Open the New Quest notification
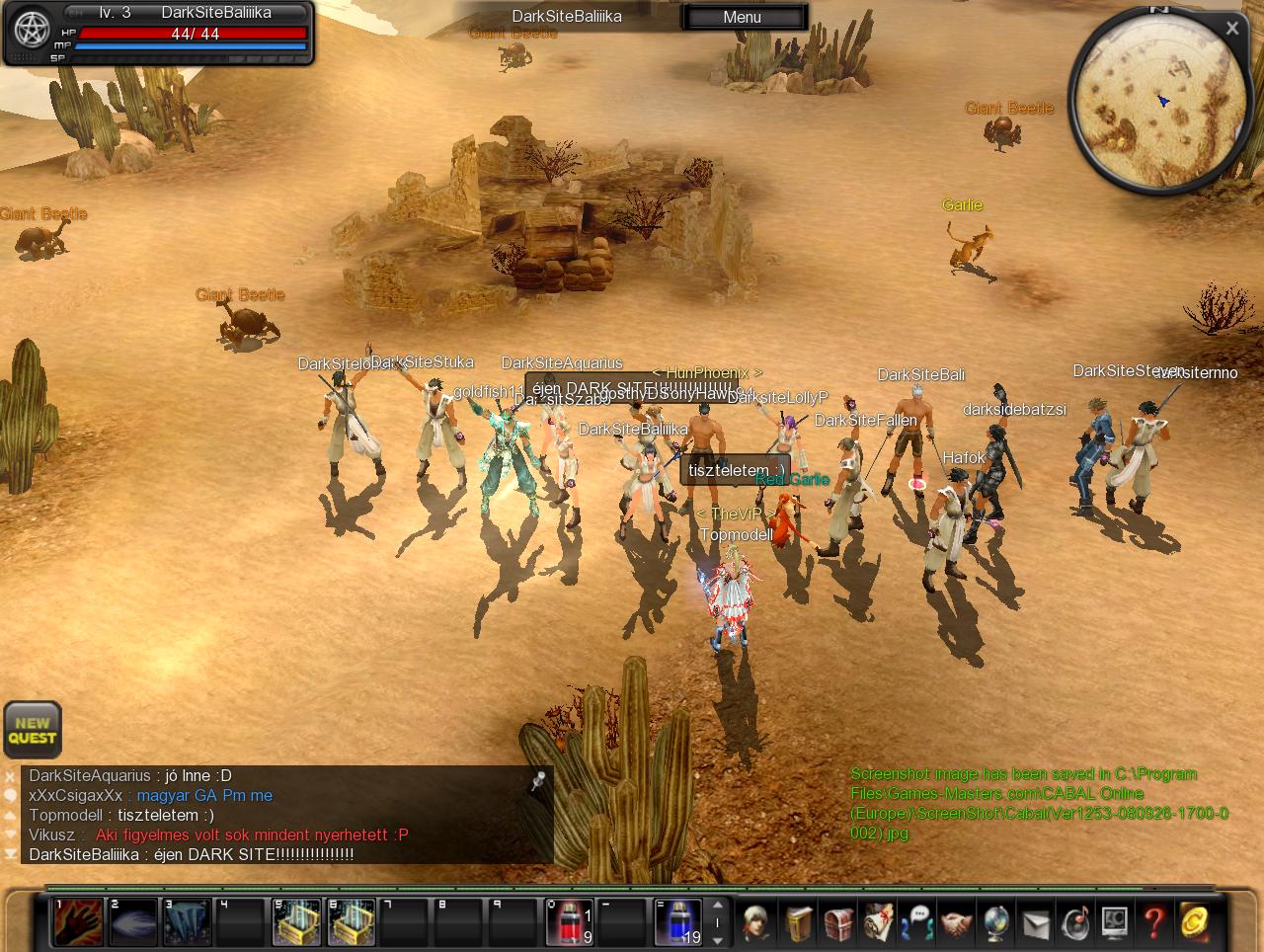Viewport: 1264px width, 952px height. point(33,730)
